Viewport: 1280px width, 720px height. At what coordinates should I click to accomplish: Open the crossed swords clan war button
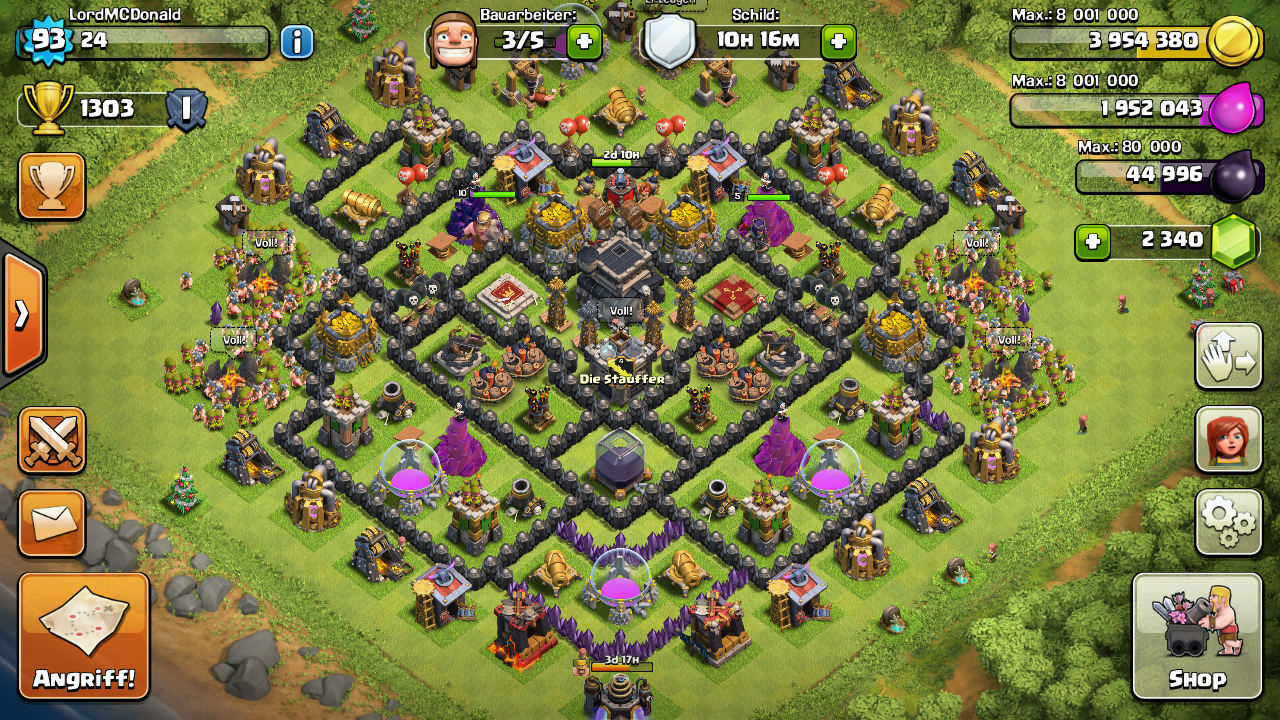click(x=51, y=441)
